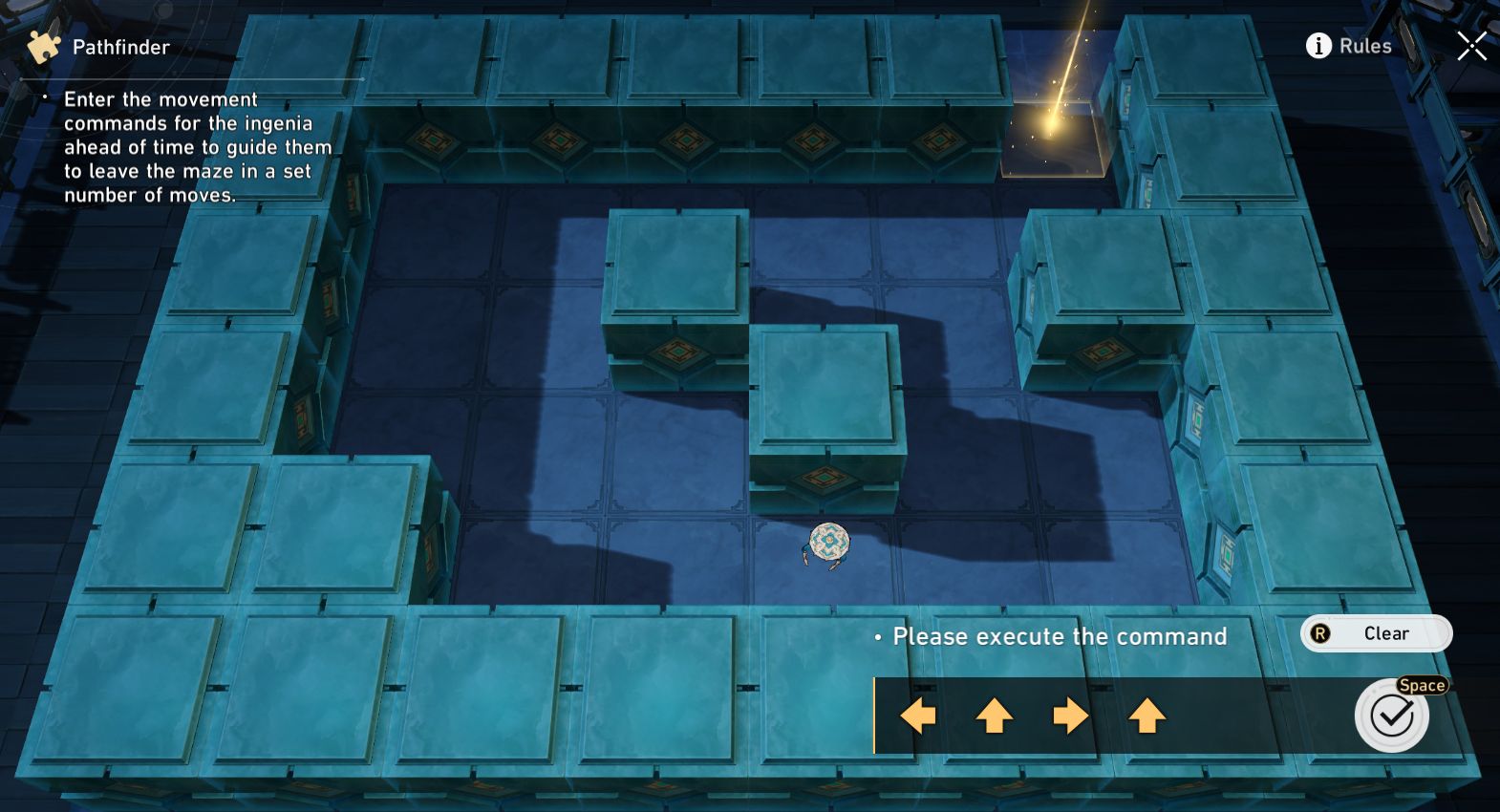1500x812 pixels.
Task: Select the right arrow movement command
Action: click(1069, 715)
